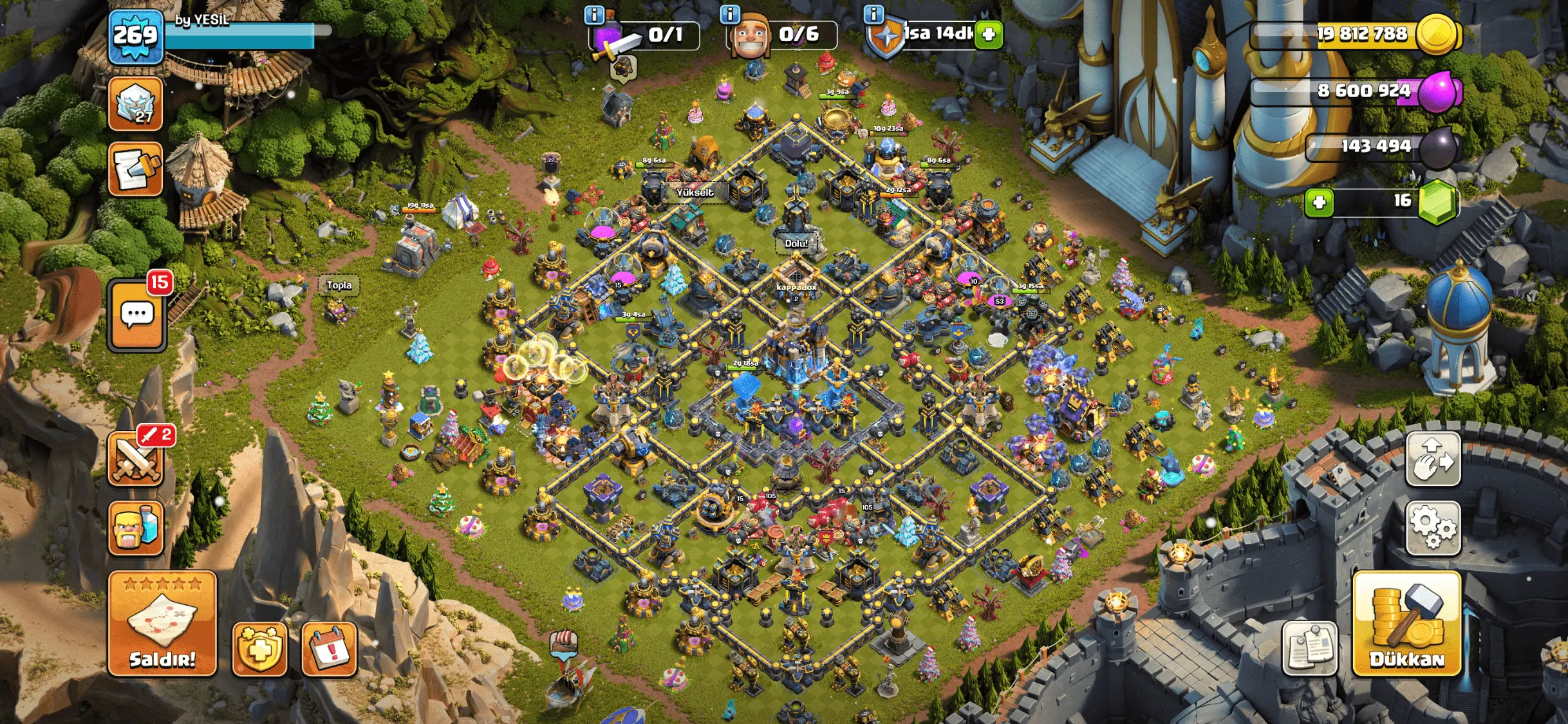Open the golden shield plus button
Image resolution: width=1568 pixels, height=724 pixels.
[259, 649]
